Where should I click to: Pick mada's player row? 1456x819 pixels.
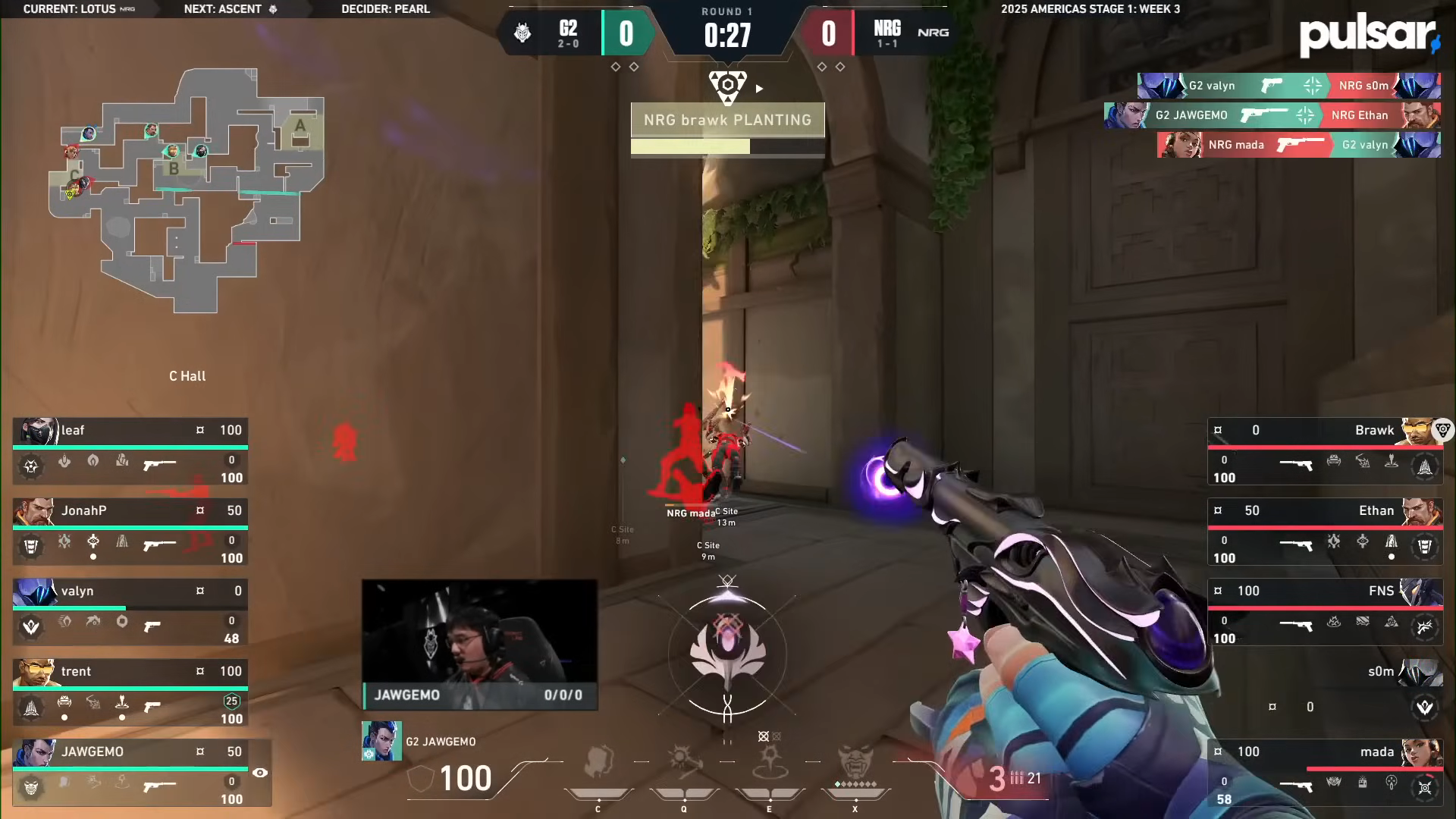tap(1325, 772)
